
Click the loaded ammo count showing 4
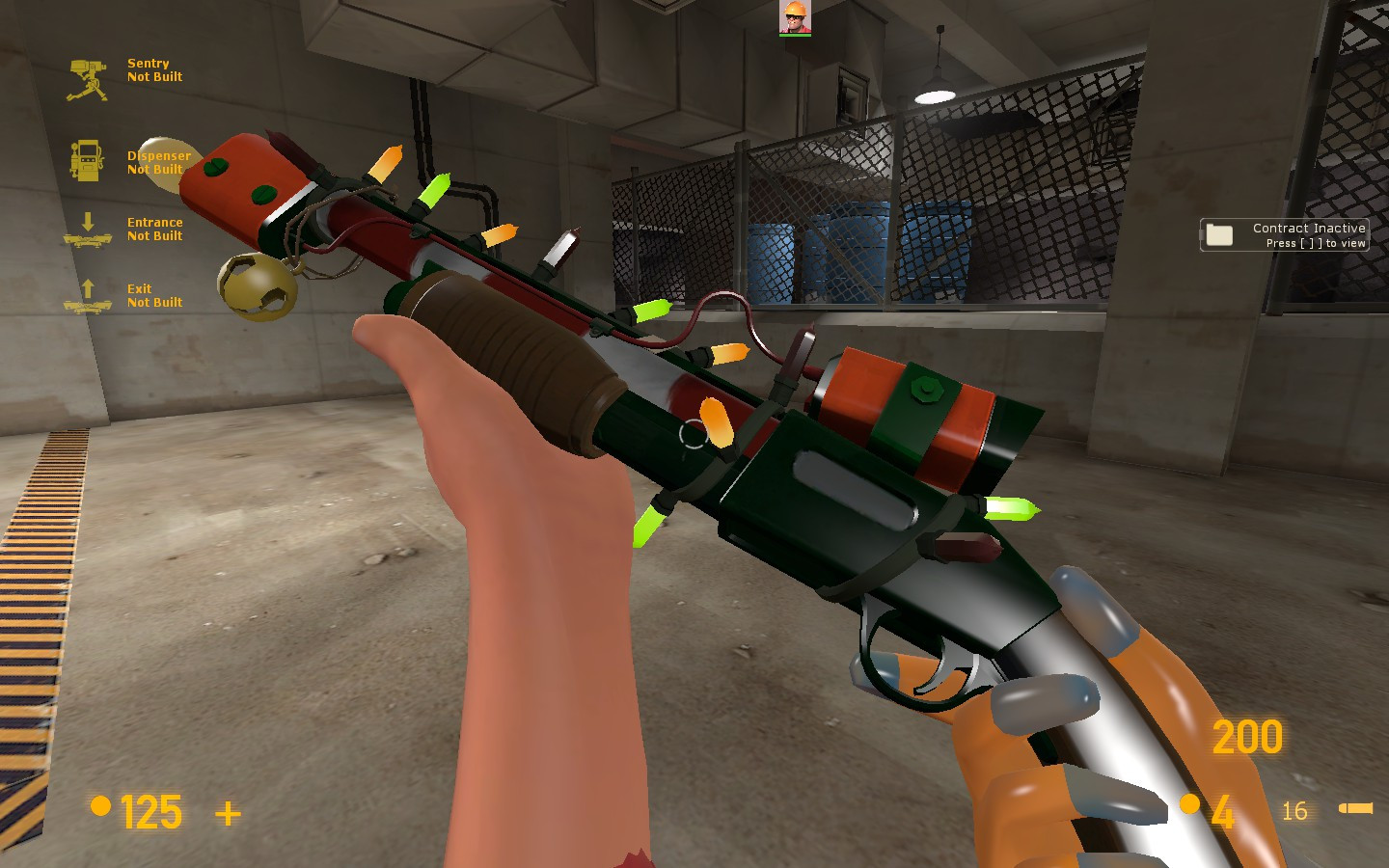1223,810
